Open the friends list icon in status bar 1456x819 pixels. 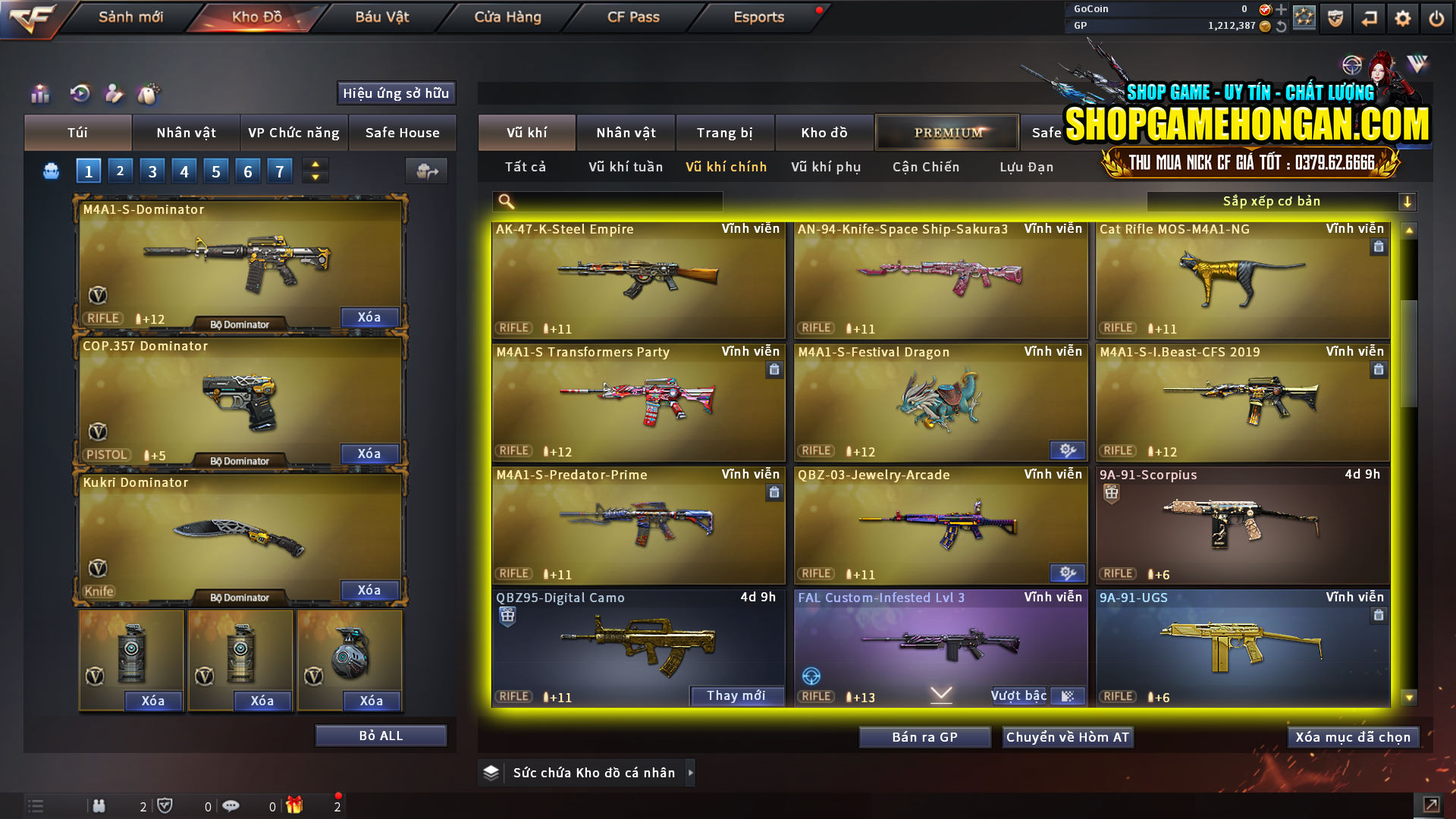(x=99, y=806)
